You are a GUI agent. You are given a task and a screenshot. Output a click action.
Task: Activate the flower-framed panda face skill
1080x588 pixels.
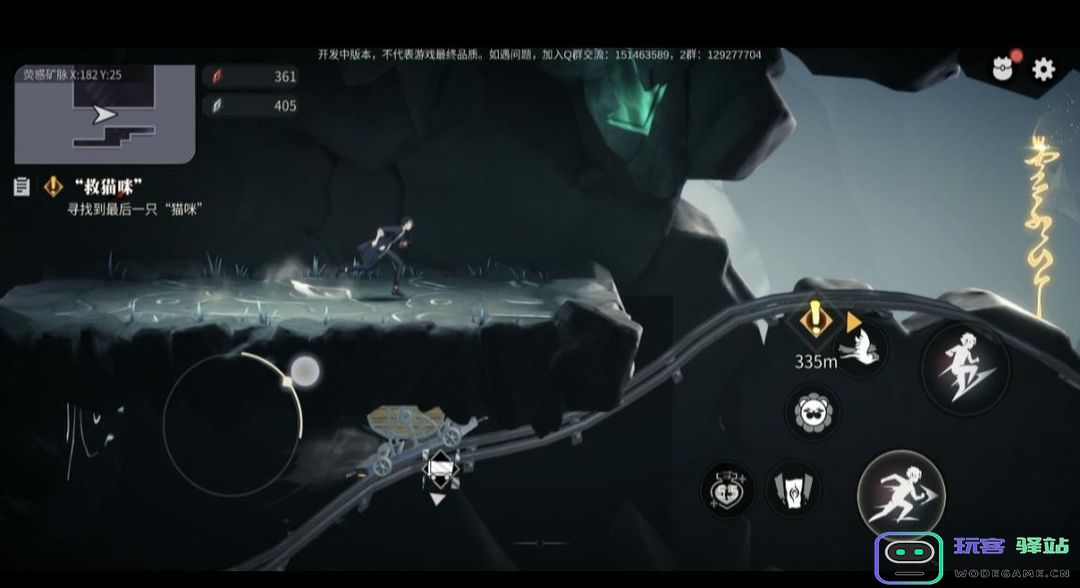click(x=812, y=411)
